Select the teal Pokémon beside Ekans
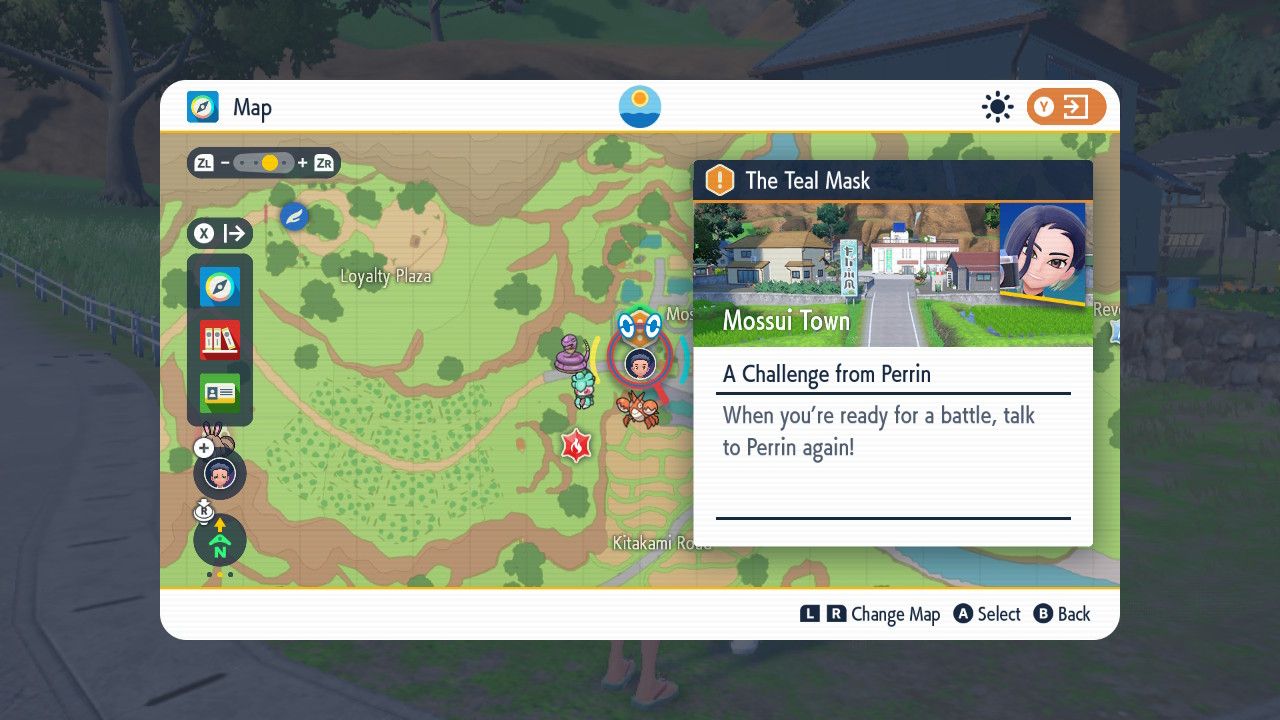The image size is (1280, 720). pos(582,387)
